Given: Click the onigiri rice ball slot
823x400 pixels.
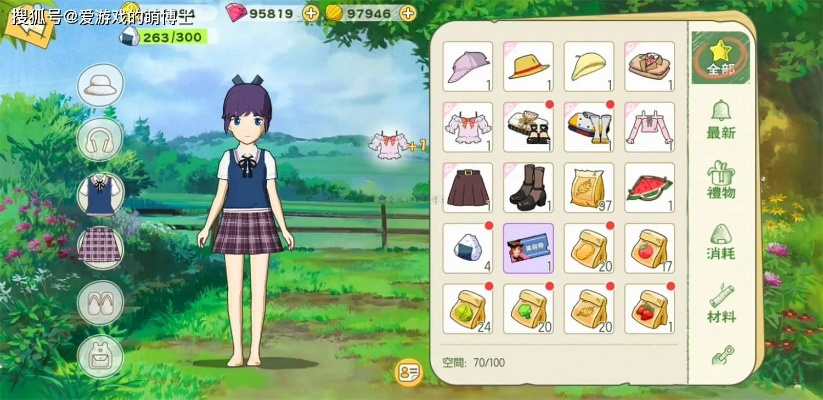Looking at the screenshot, I should [x=467, y=248].
